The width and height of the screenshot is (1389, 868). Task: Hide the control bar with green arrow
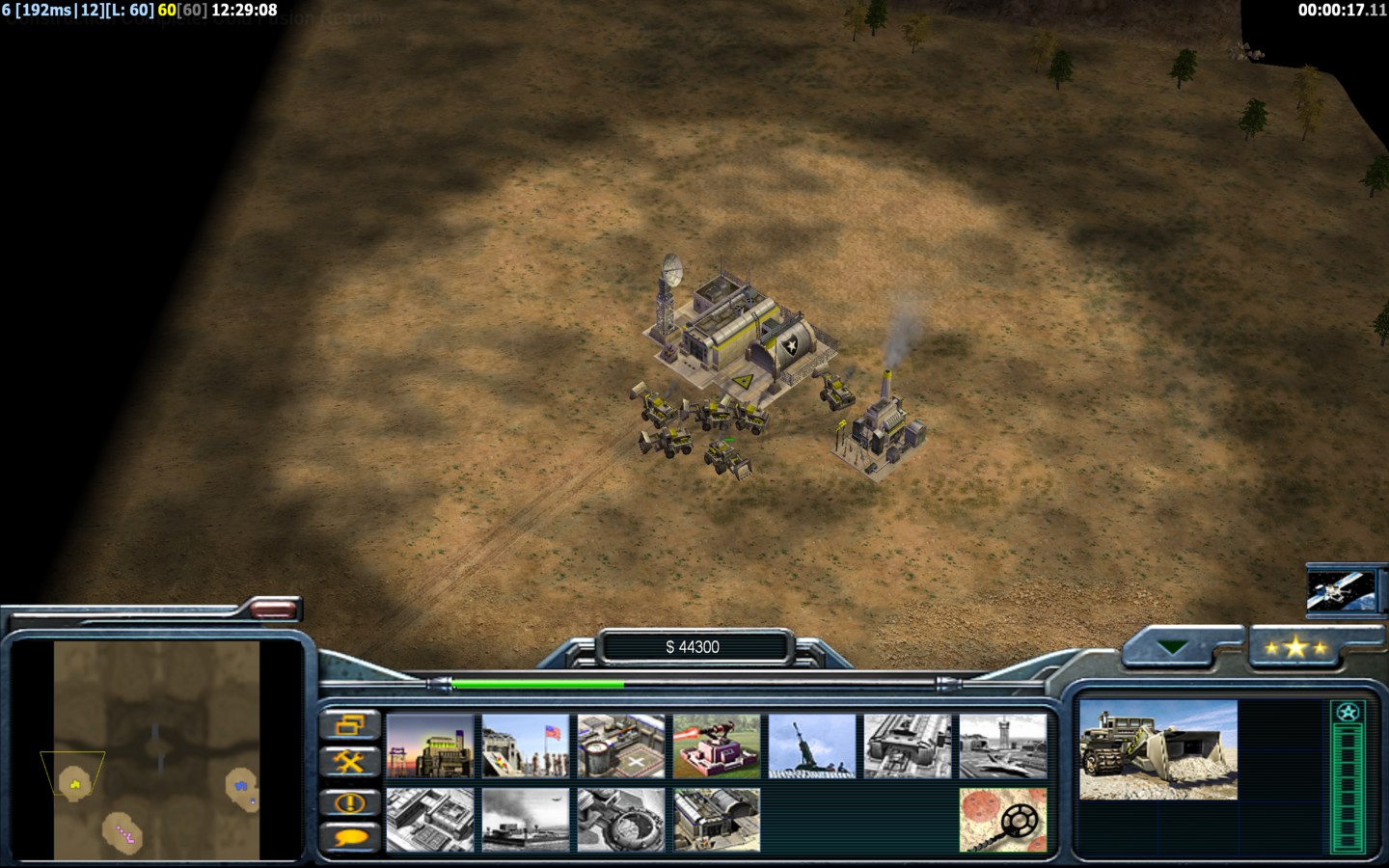tap(1174, 647)
